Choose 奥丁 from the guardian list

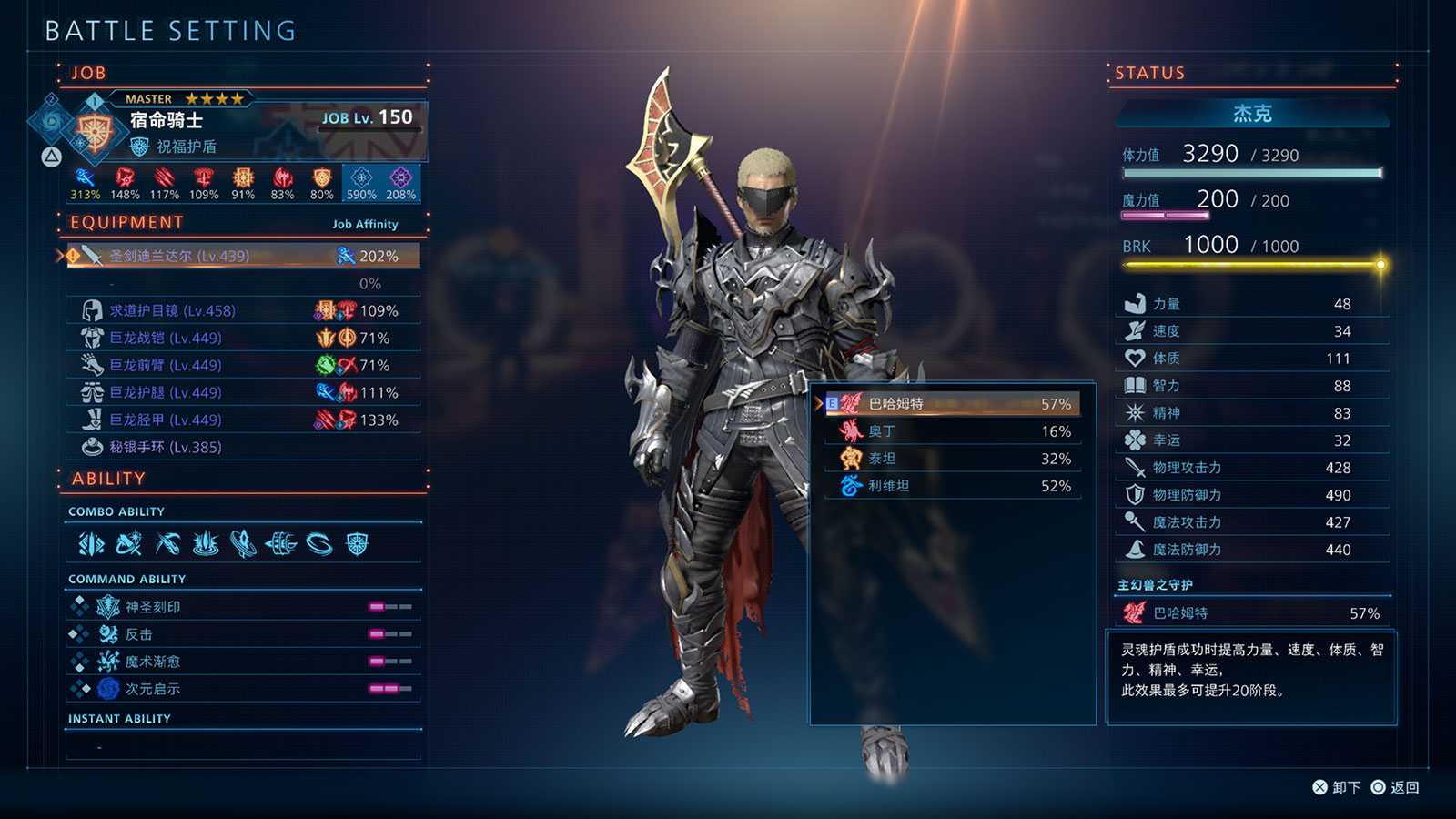951,431
